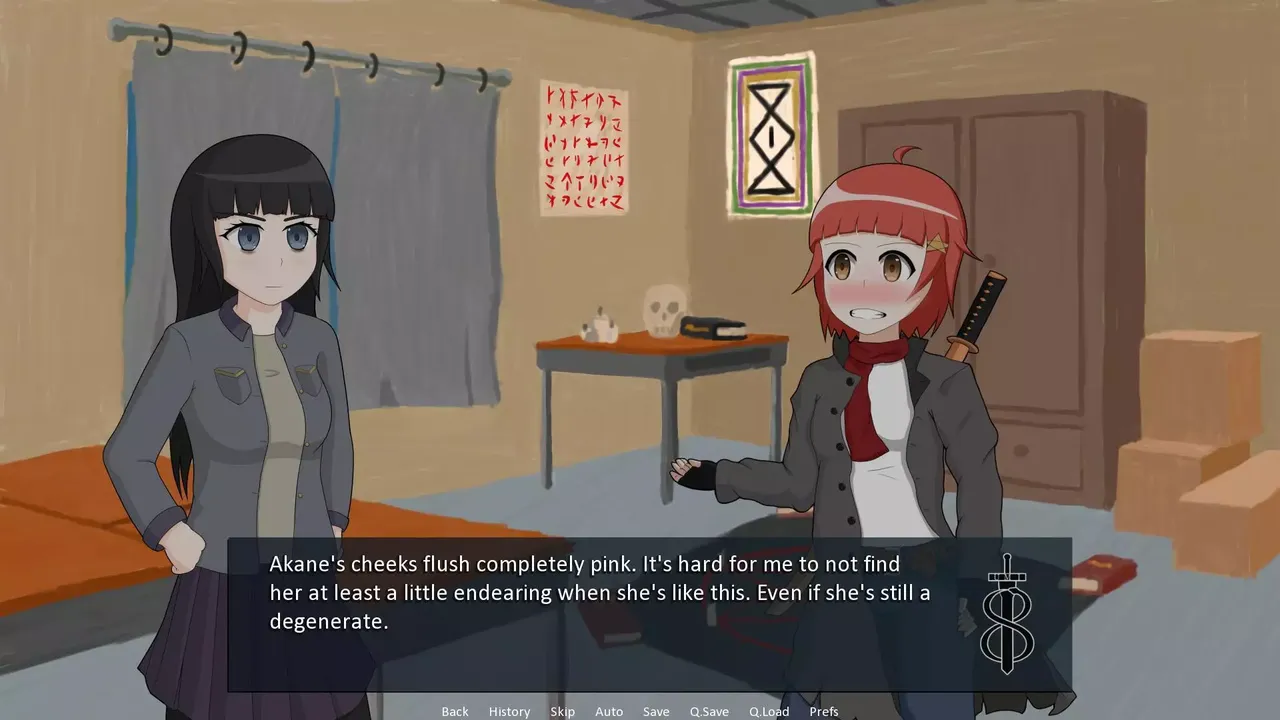
Task: Open the History log
Action: tap(509, 711)
